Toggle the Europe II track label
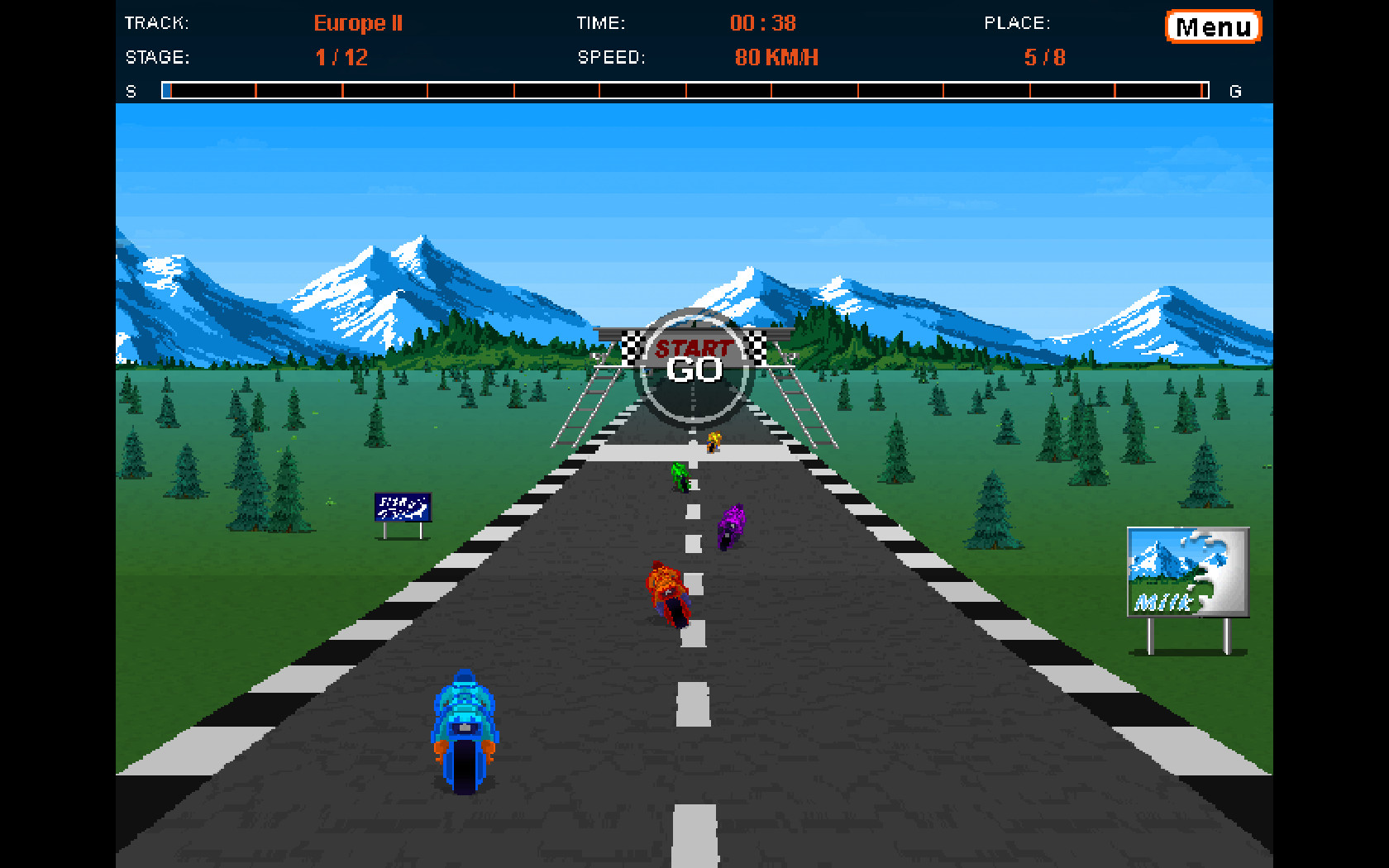 tap(357, 23)
